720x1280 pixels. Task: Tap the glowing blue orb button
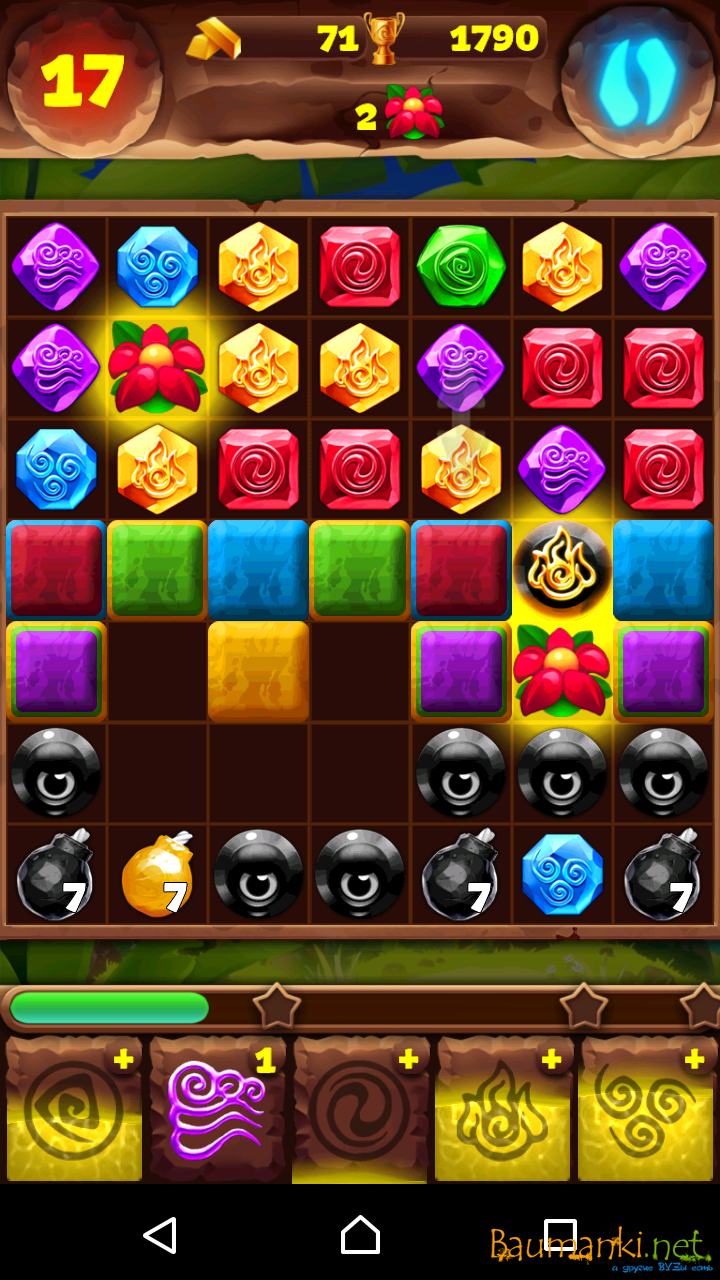637,82
